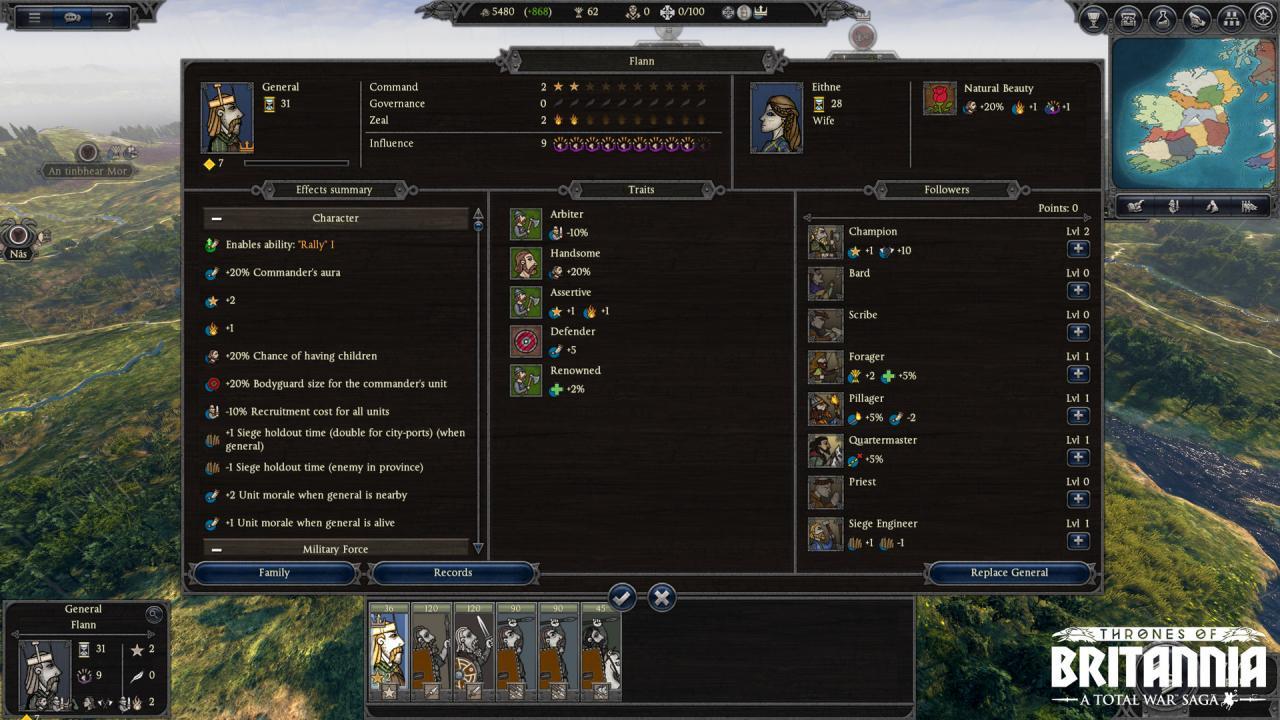The height and width of the screenshot is (720, 1280).
Task: Select the Champion follower portrait
Action: point(825,241)
